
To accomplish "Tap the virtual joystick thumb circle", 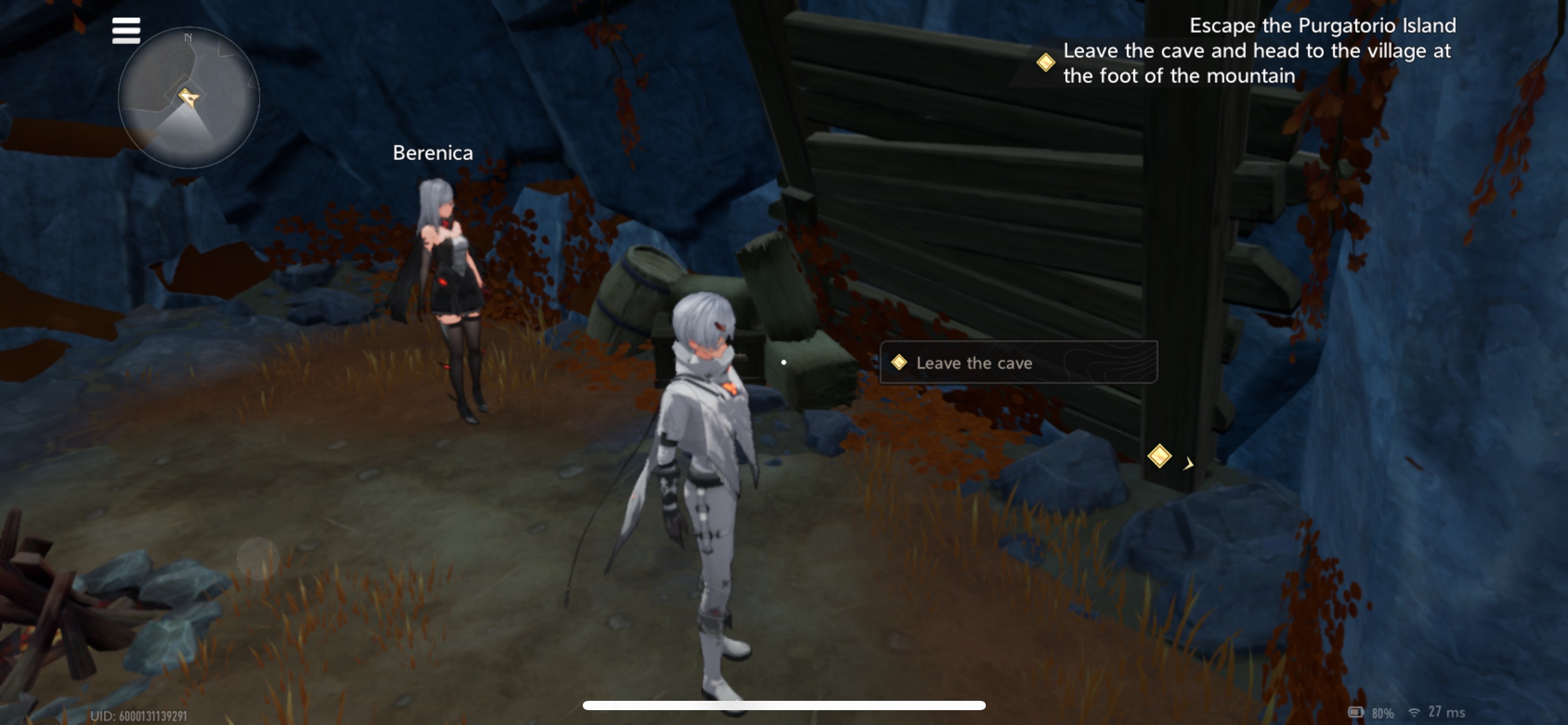I will (258, 558).
